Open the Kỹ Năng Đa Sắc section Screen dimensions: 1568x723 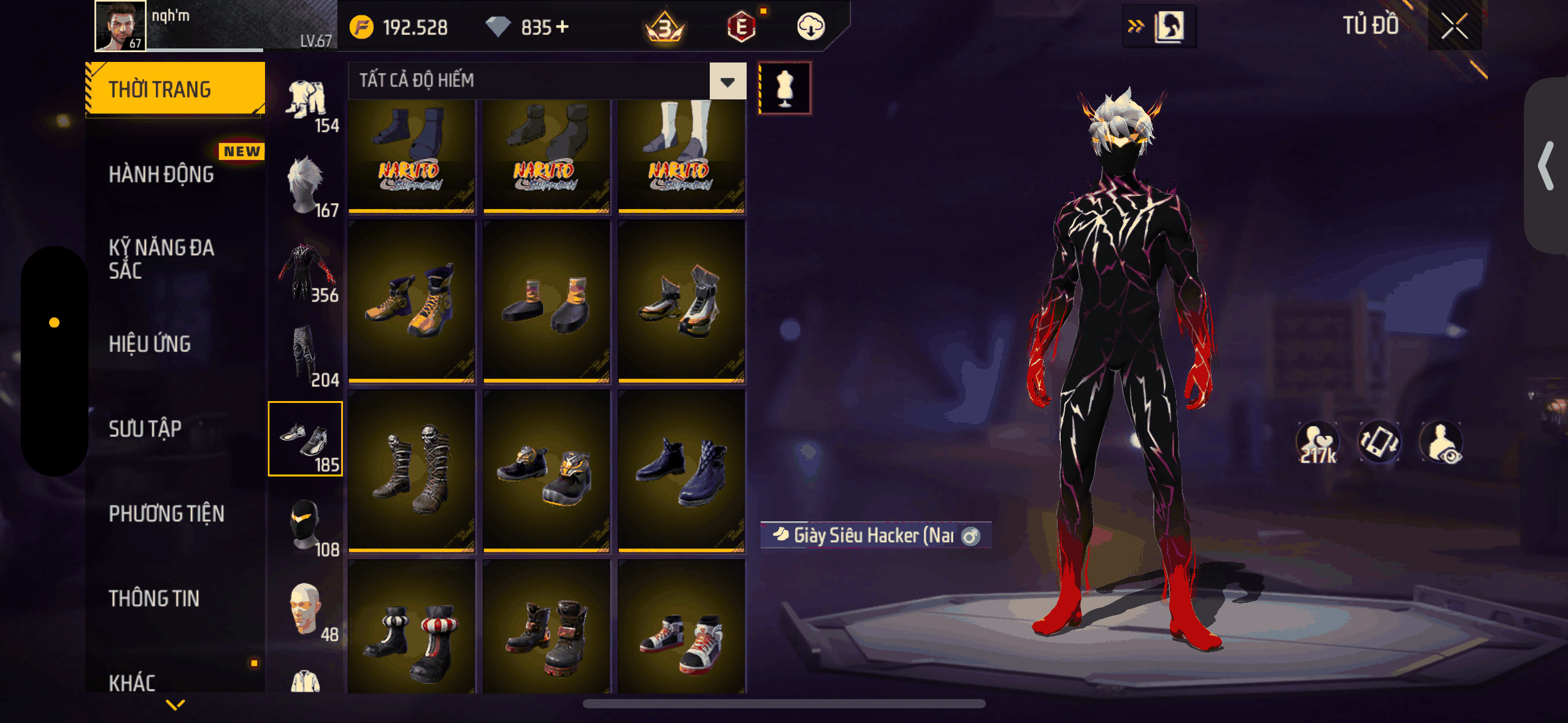tap(162, 259)
